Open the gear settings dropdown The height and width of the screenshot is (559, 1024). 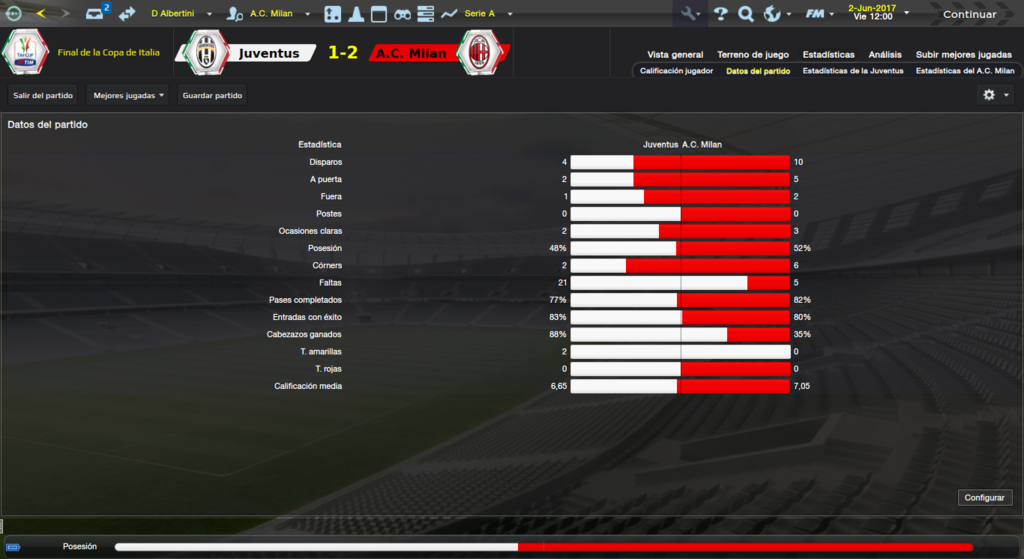point(994,95)
